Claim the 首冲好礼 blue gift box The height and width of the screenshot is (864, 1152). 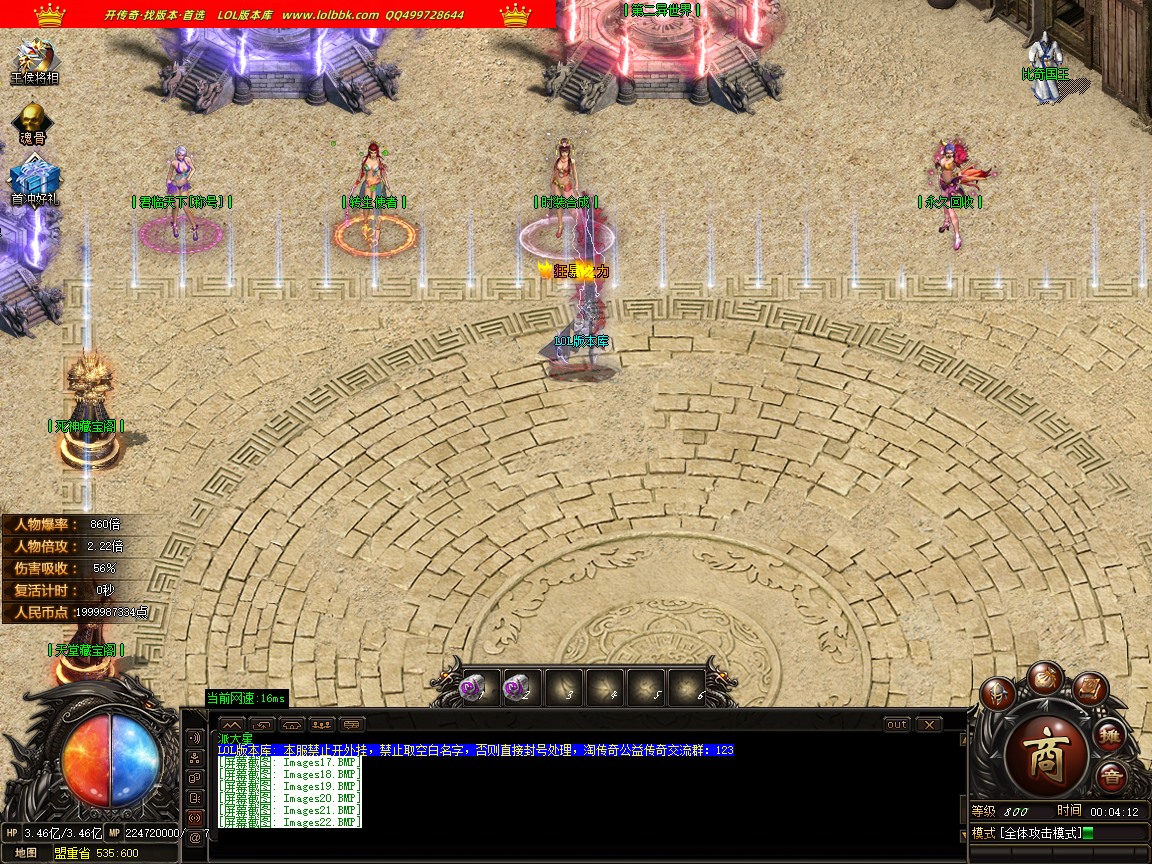point(31,180)
